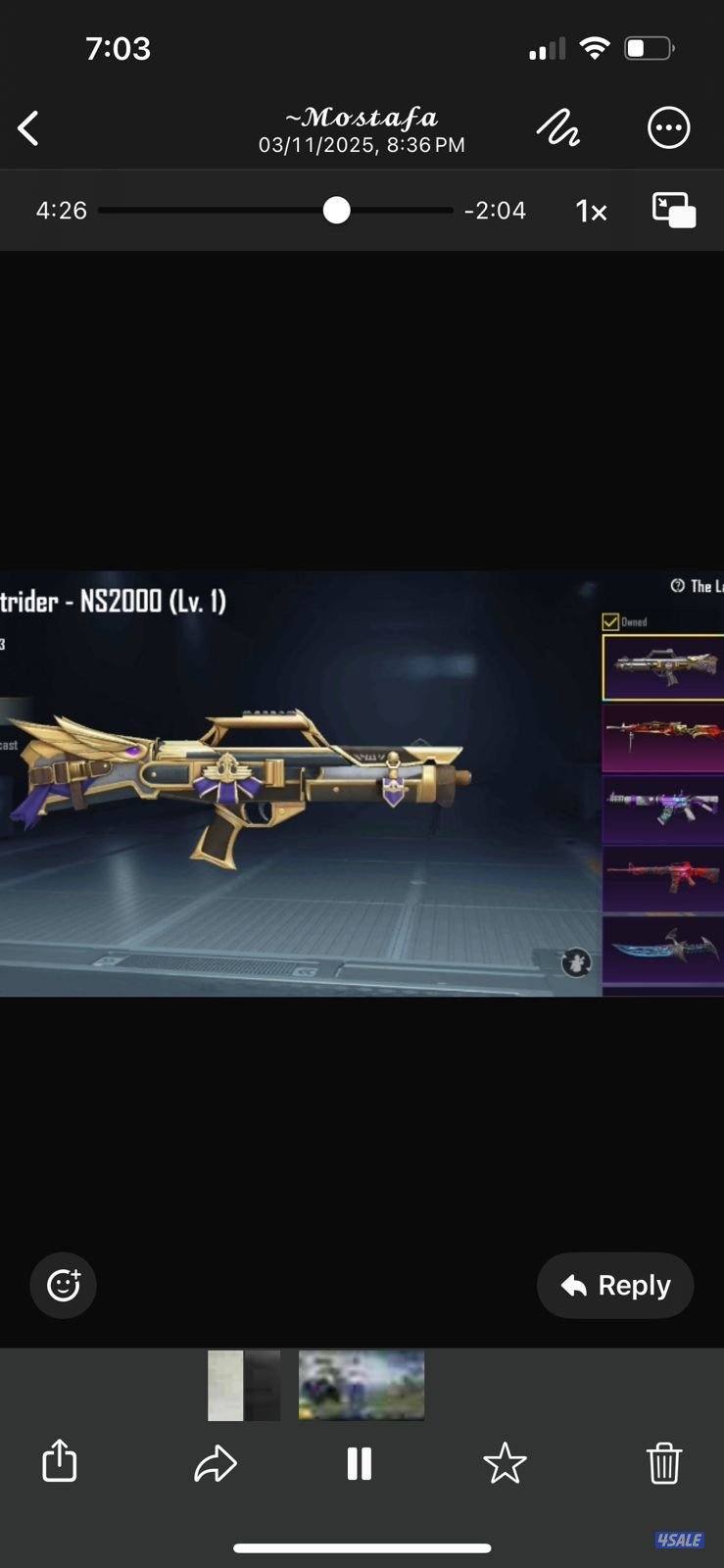Seek using the video progress slider knob

tap(336, 211)
